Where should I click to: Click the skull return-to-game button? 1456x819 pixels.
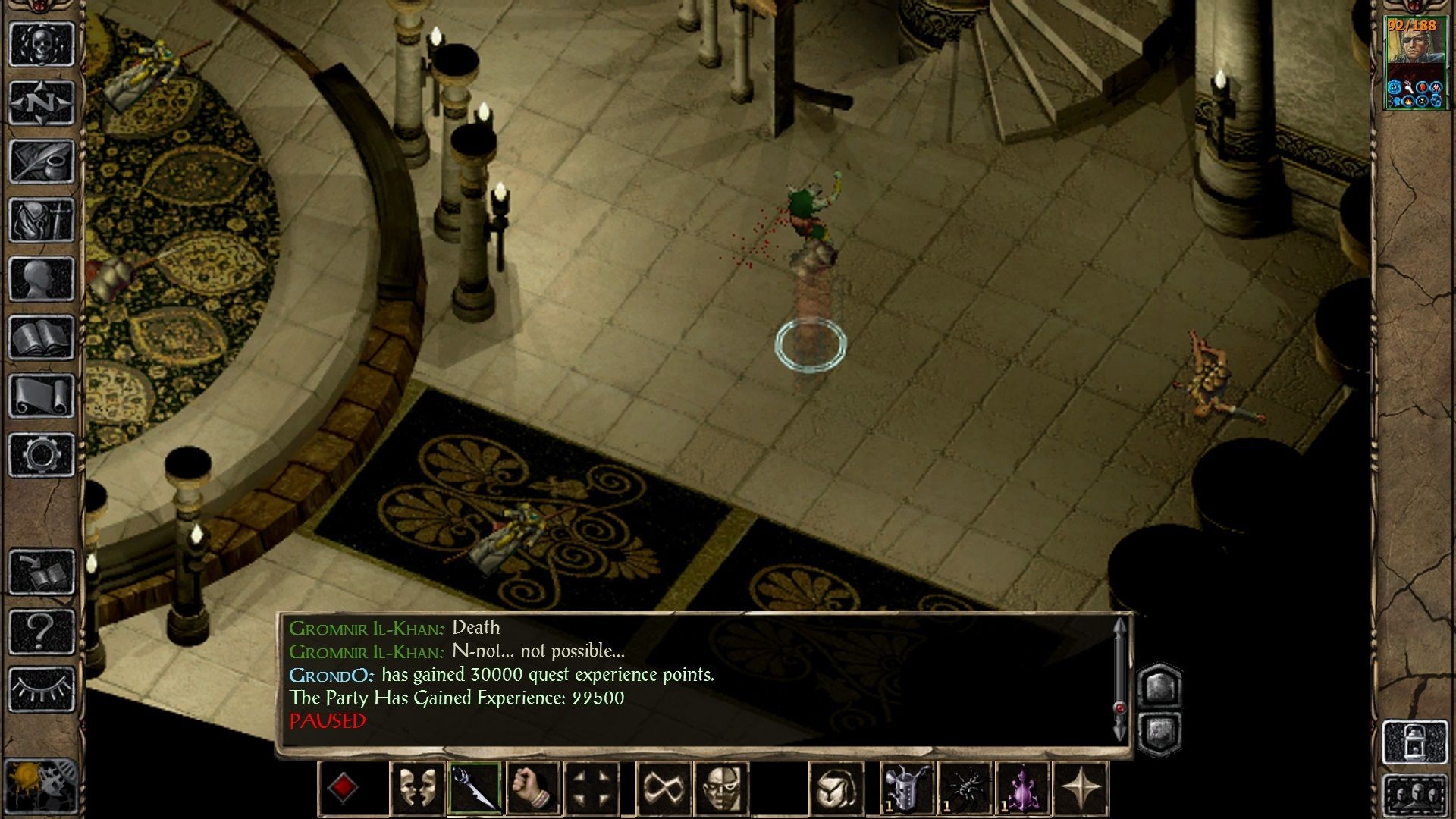42,44
